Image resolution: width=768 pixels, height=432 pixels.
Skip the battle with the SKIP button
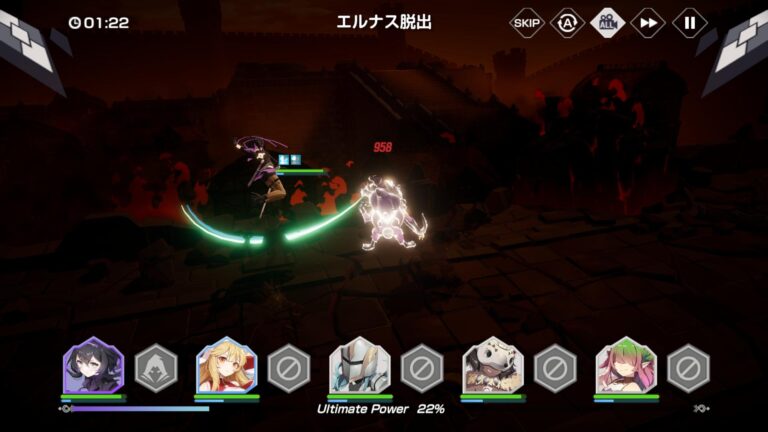click(526, 22)
